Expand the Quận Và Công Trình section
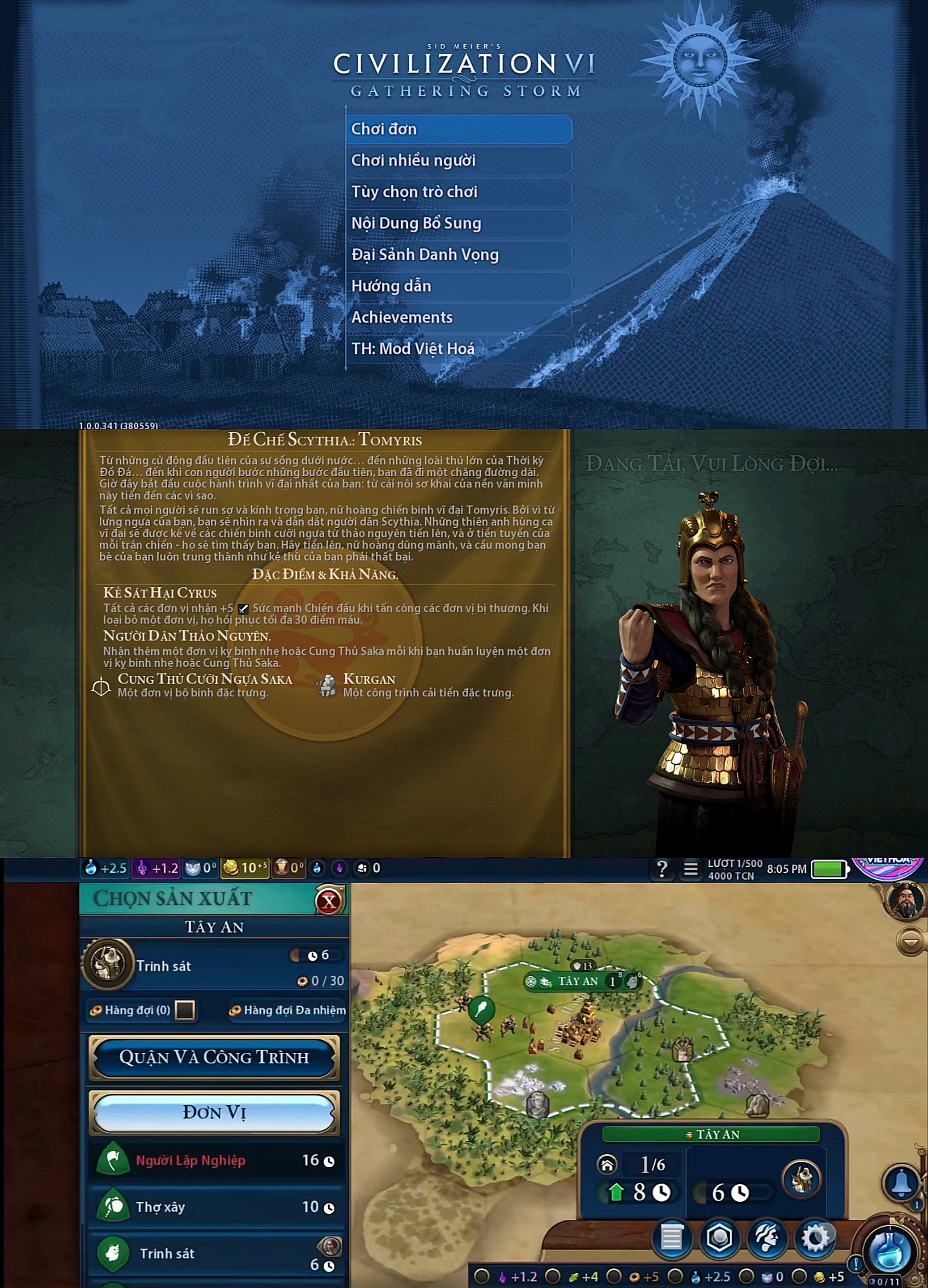The height and width of the screenshot is (1288, 928). tap(214, 1057)
